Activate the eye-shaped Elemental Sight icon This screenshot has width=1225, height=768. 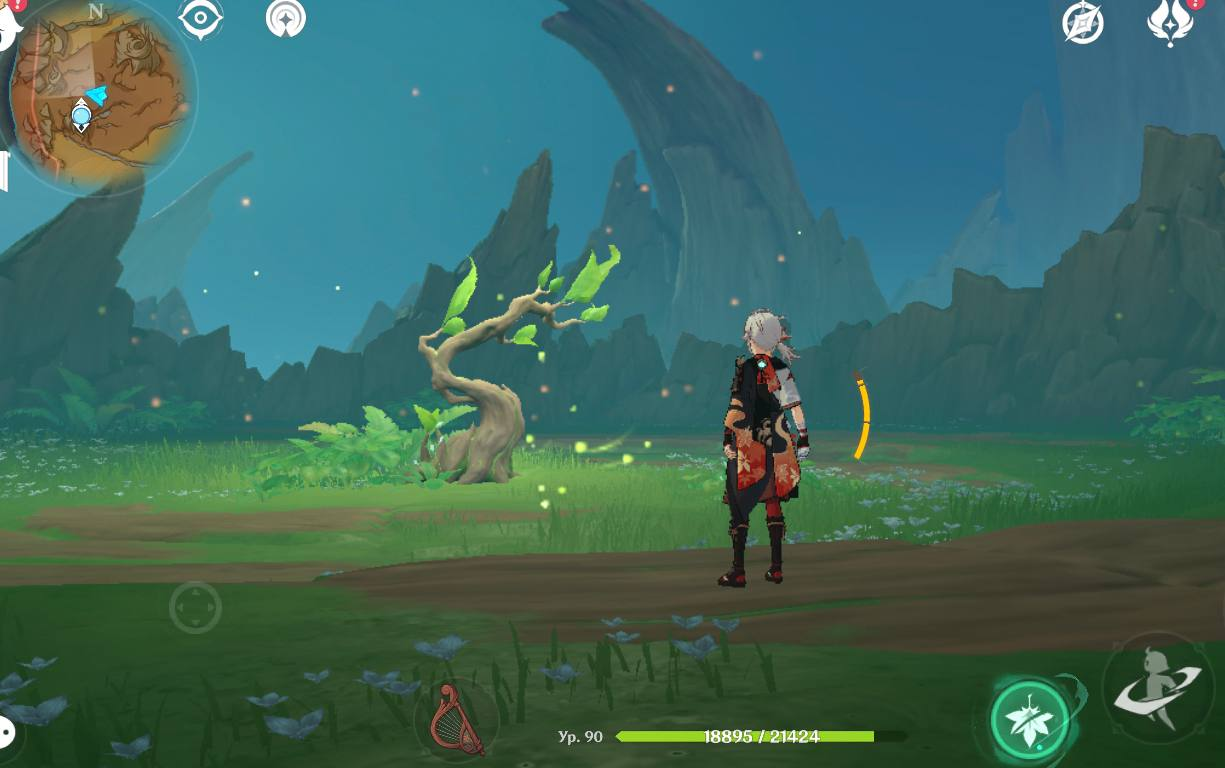click(x=200, y=19)
